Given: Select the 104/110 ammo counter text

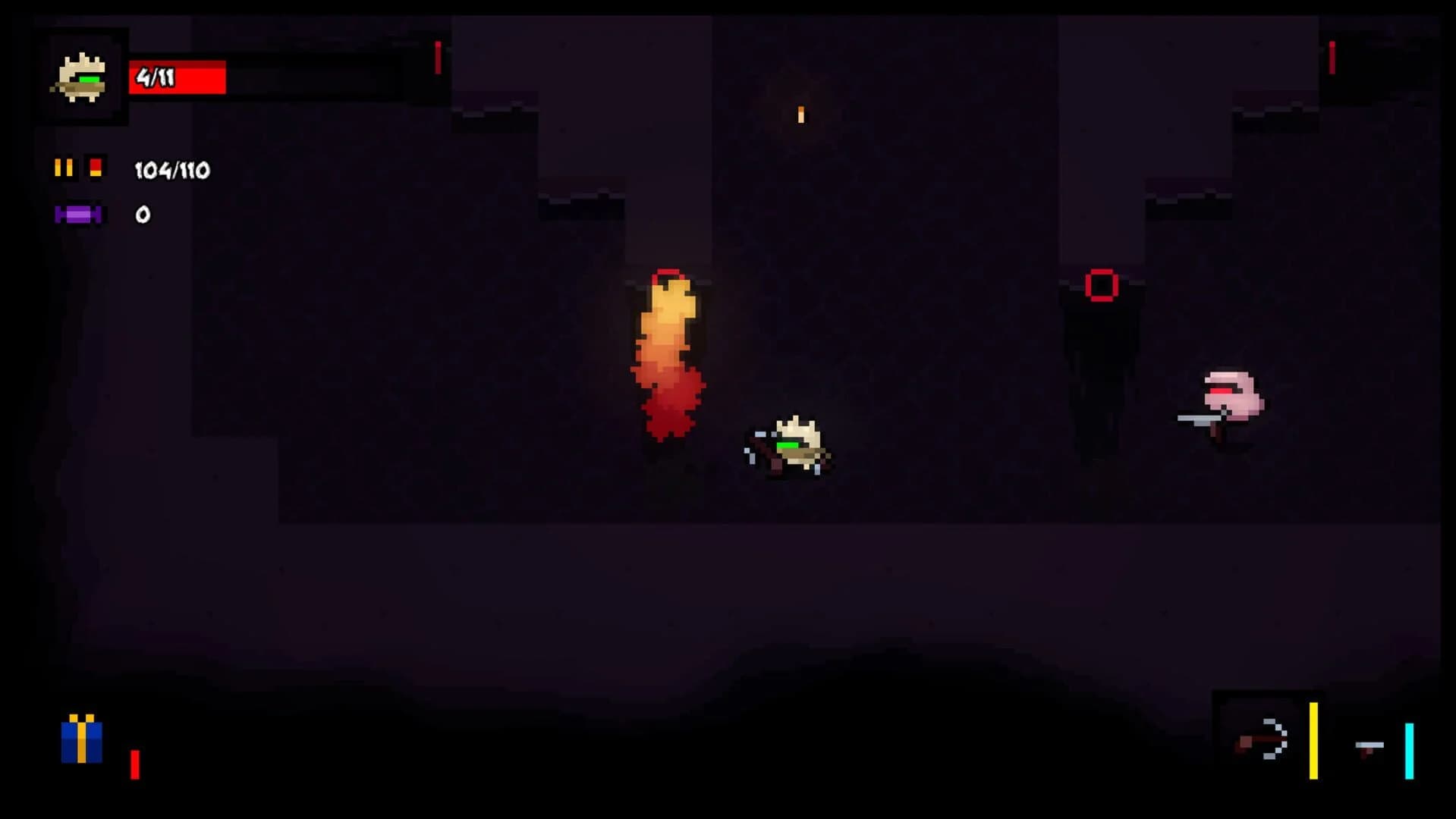Looking at the screenshot, I should pos(171,168).
